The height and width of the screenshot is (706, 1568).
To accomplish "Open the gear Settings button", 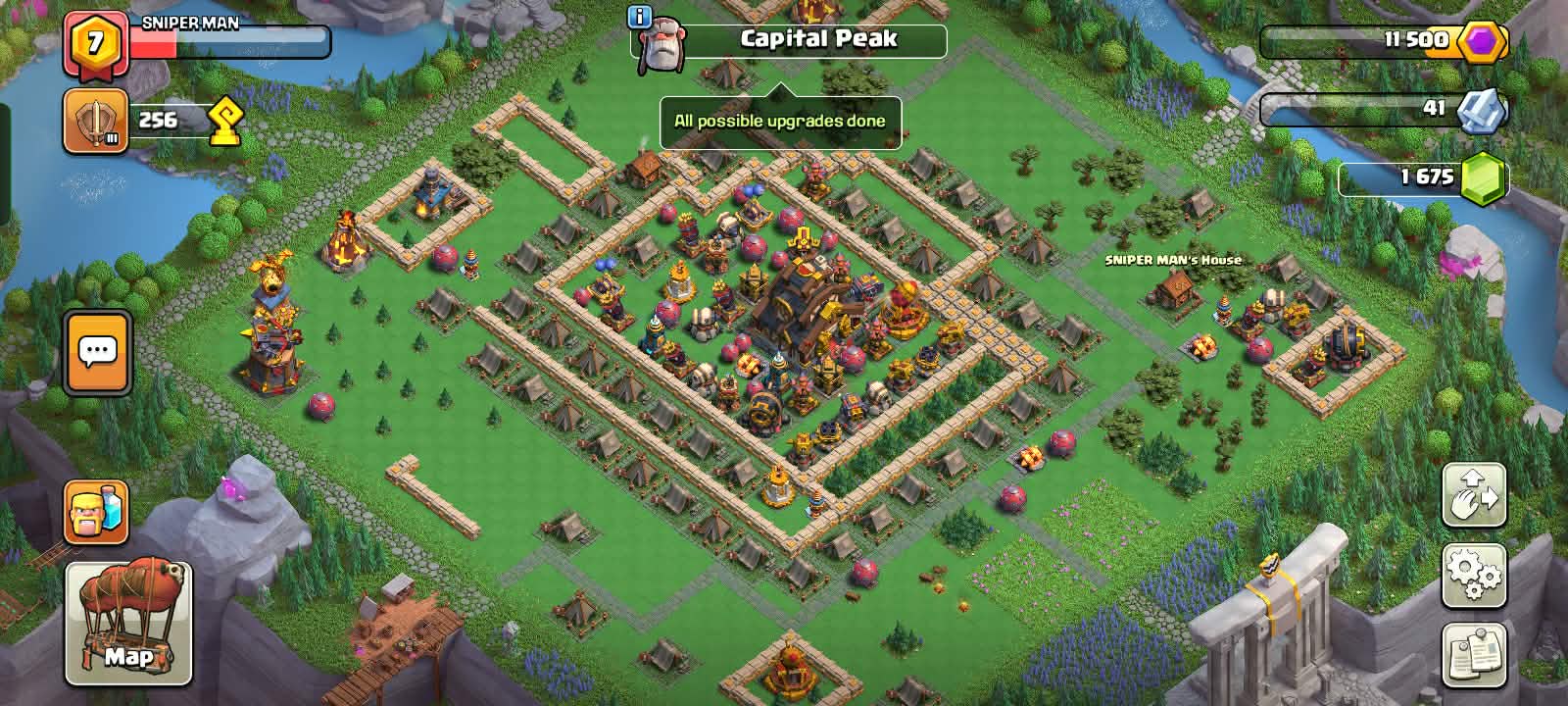I will [1474, 576].
